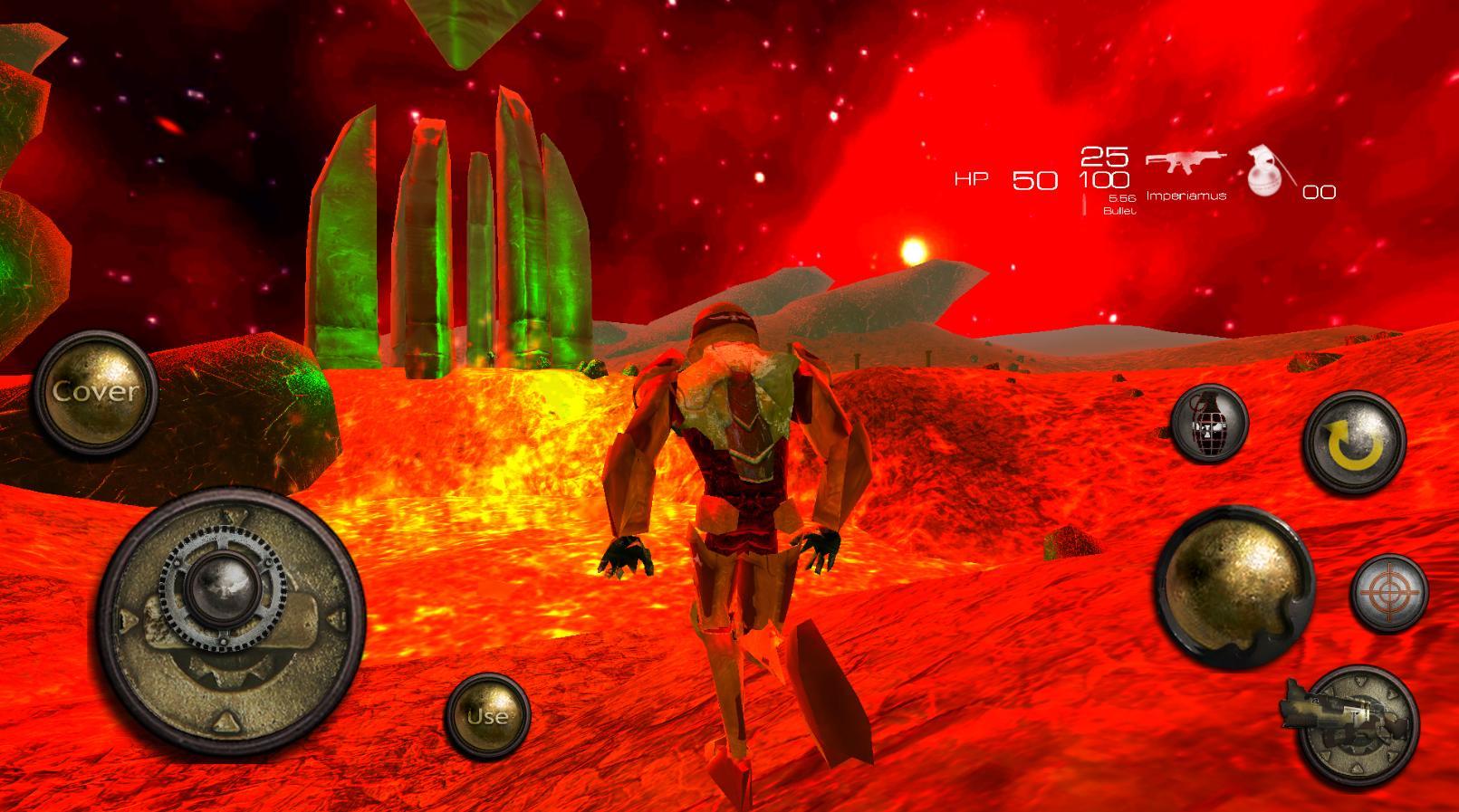The width and height of the screenshot is (1459, 812).
Task: Tap the Cover button
Action: (96, 392)
